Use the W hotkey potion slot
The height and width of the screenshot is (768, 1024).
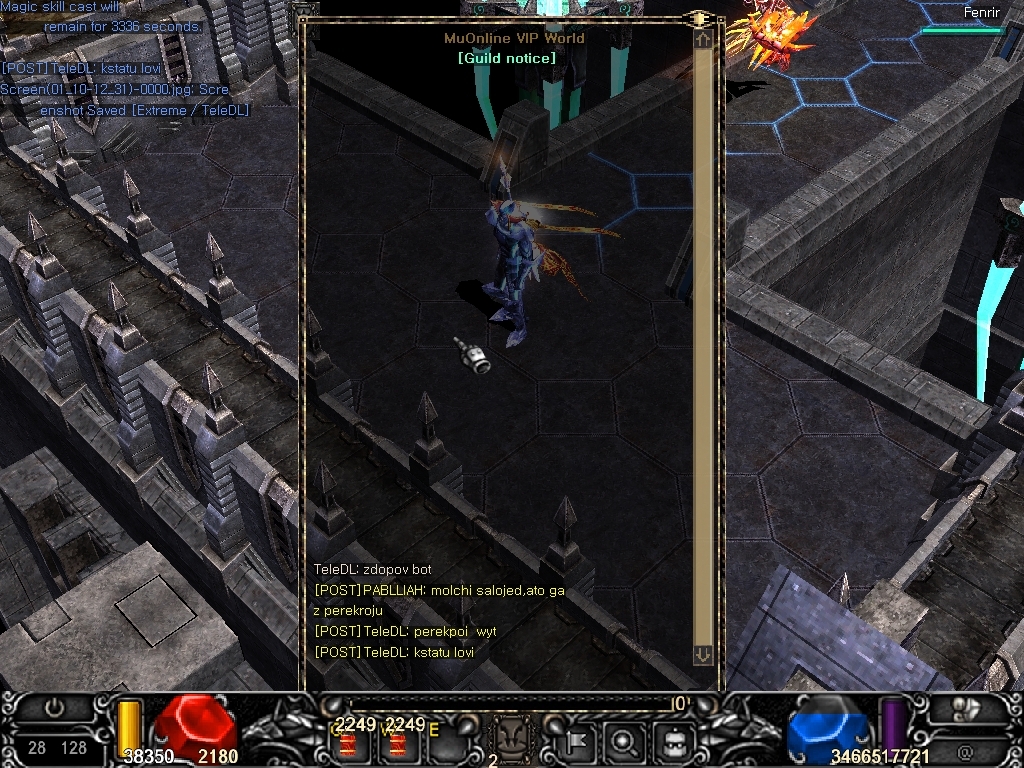tap(398, 744)
